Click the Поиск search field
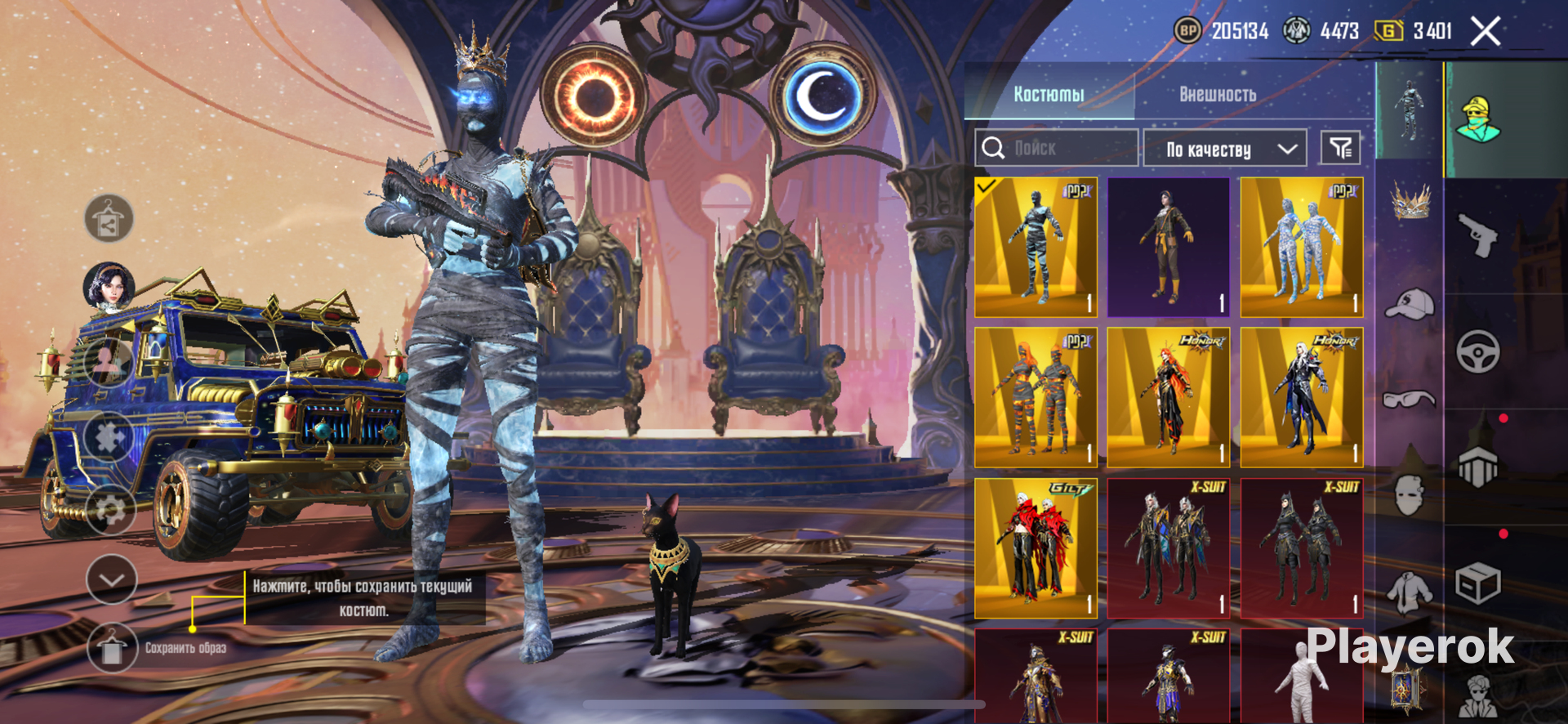The image size is (1568, 724). click(1057, 148)
